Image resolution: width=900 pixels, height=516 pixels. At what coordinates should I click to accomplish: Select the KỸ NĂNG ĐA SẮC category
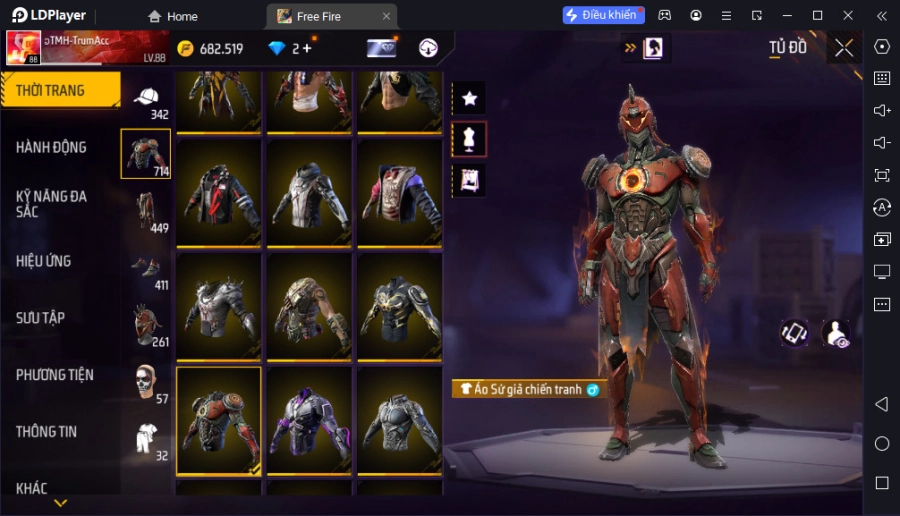click(52, 204)
